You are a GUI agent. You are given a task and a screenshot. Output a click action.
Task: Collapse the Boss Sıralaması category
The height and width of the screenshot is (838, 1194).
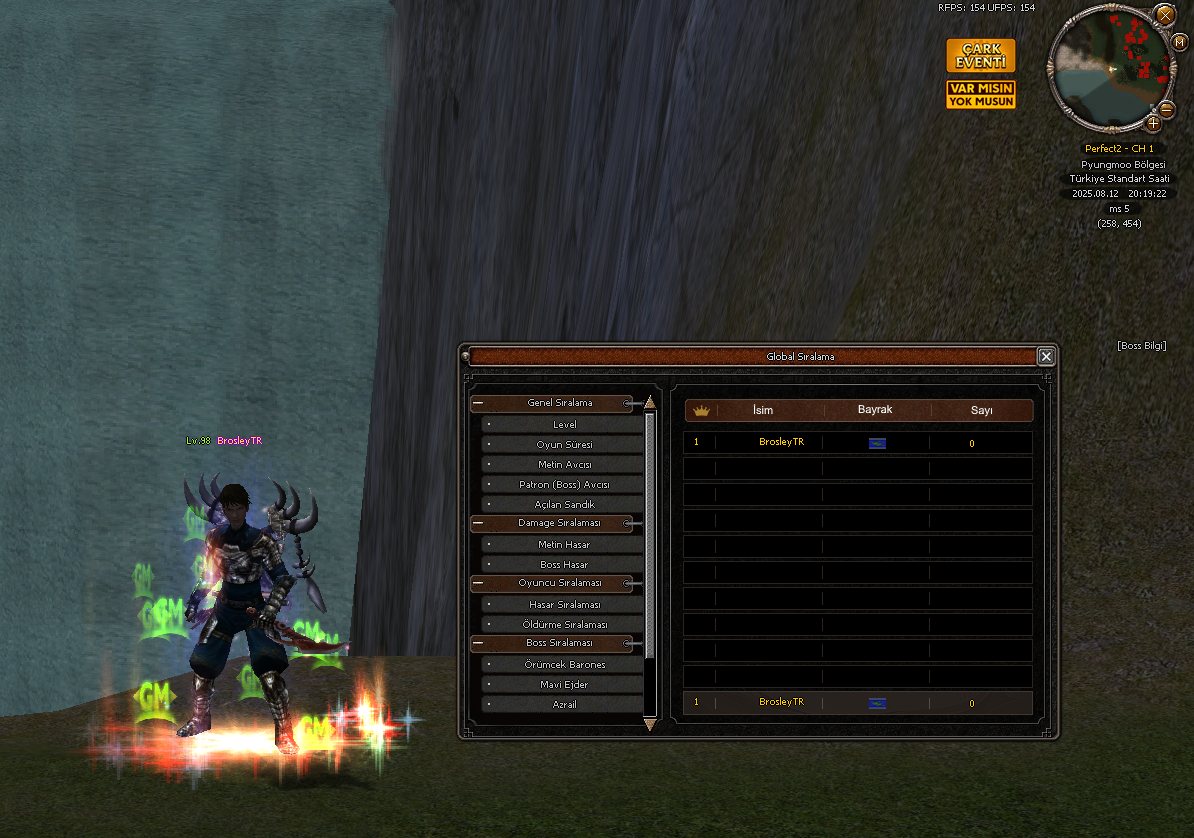(479, 643)
